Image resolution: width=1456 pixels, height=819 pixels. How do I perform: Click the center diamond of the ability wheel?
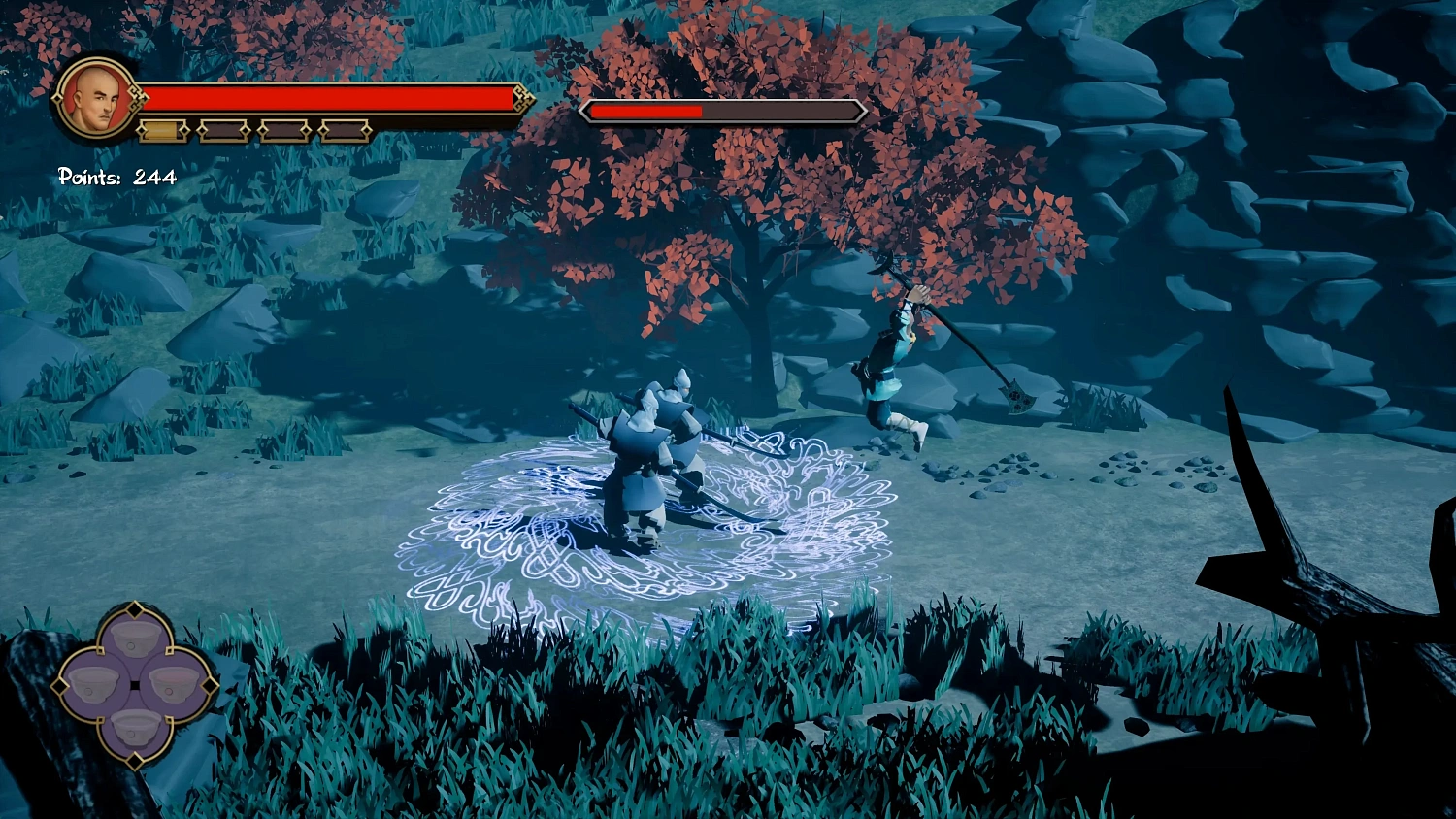(x=135, y=686)
